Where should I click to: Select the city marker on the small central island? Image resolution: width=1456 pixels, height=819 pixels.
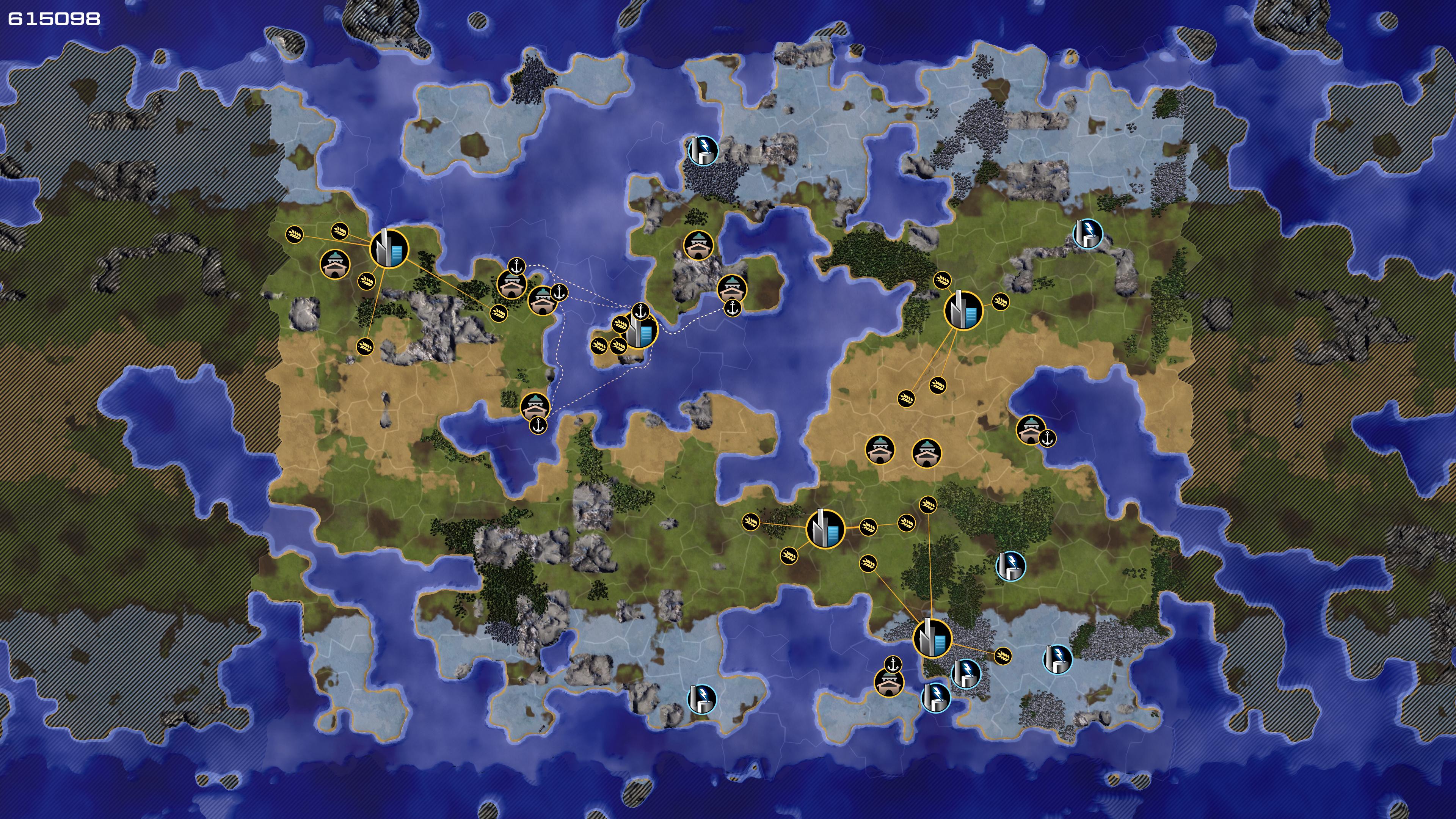(x=641, y=331)
